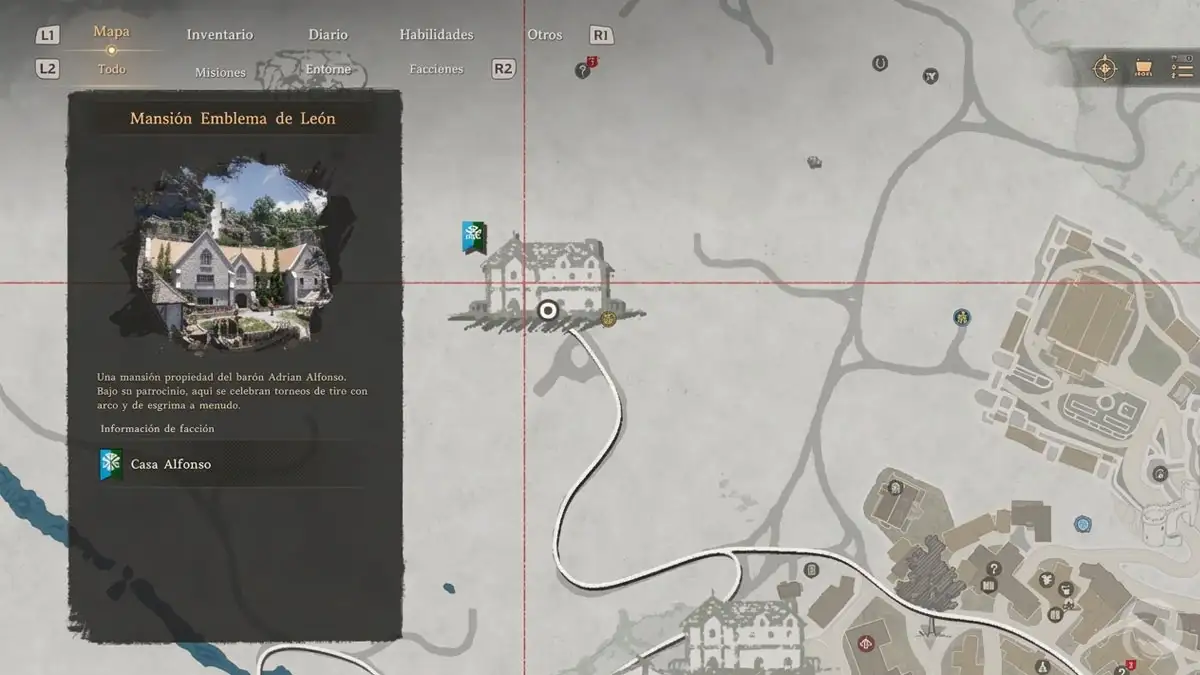
Task: Select the Mansión Emblema de León thumbnail
Action: [235, 255]
